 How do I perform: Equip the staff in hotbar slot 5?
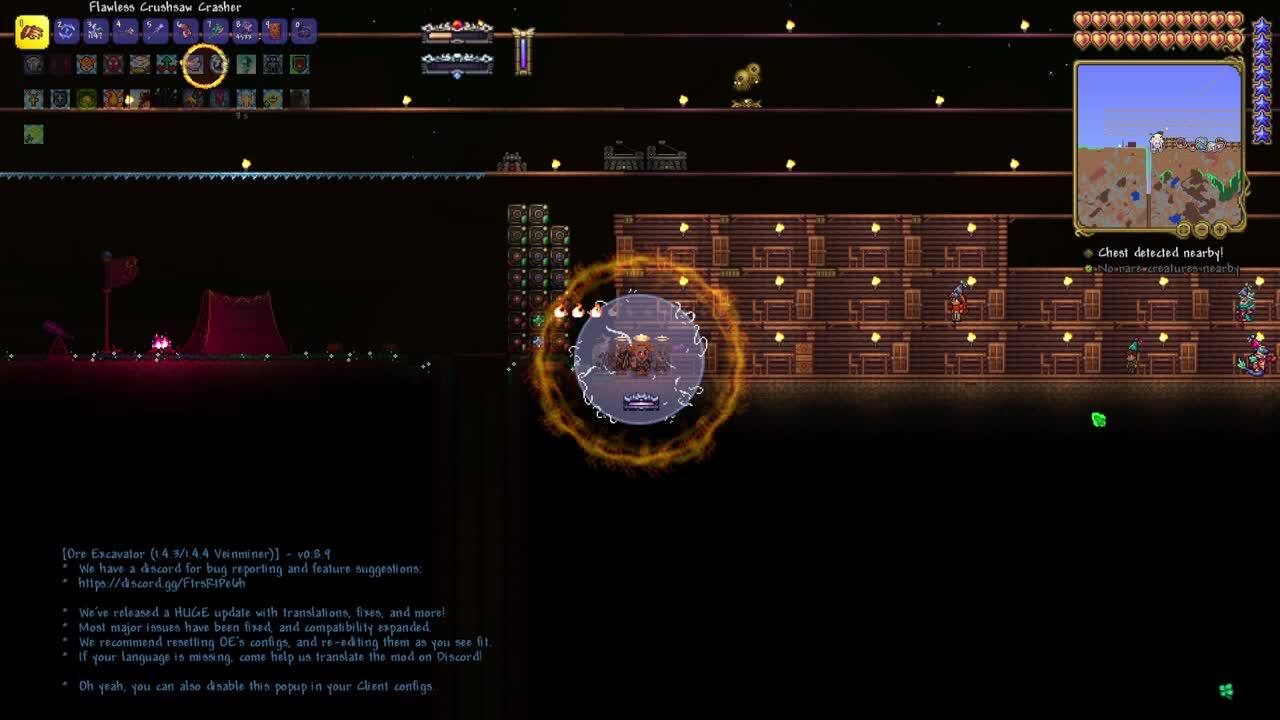155,32
